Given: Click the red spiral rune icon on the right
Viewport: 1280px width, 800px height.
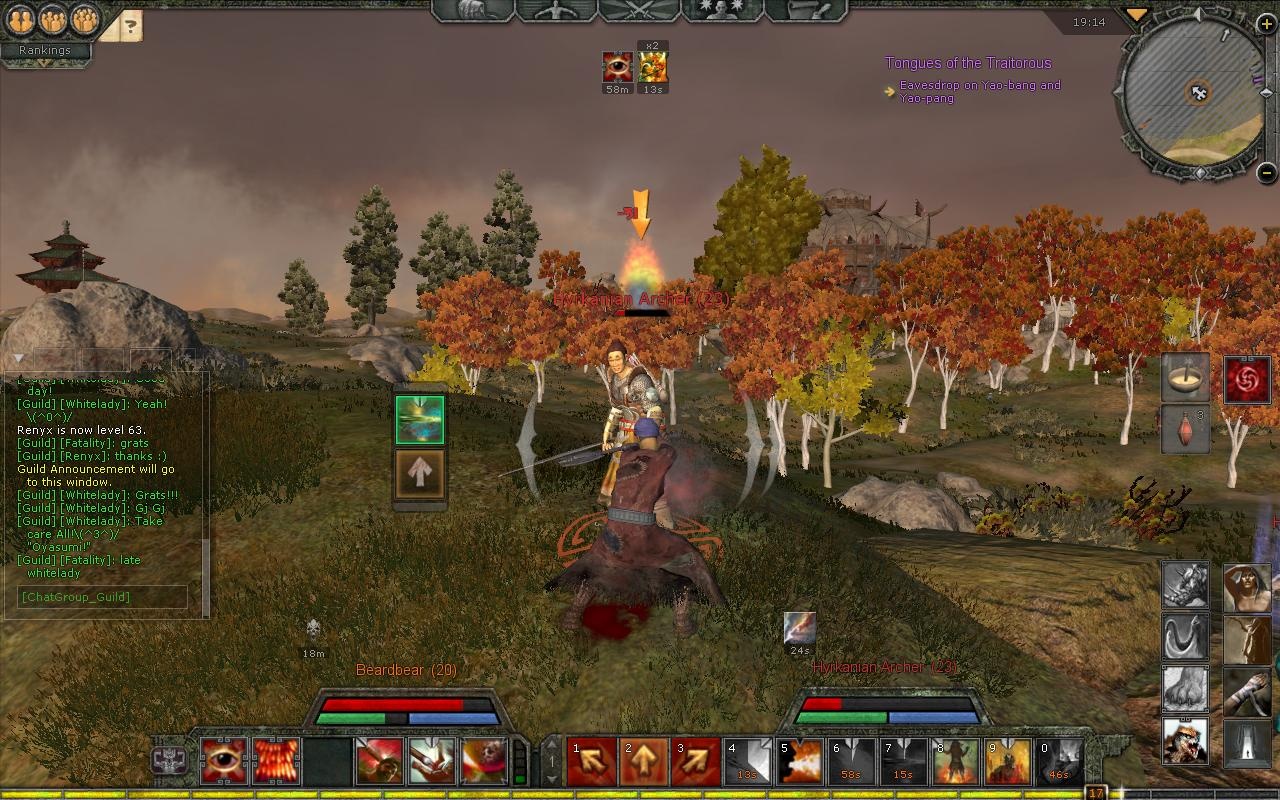Looking at the screenshot, I should 1248,380.
